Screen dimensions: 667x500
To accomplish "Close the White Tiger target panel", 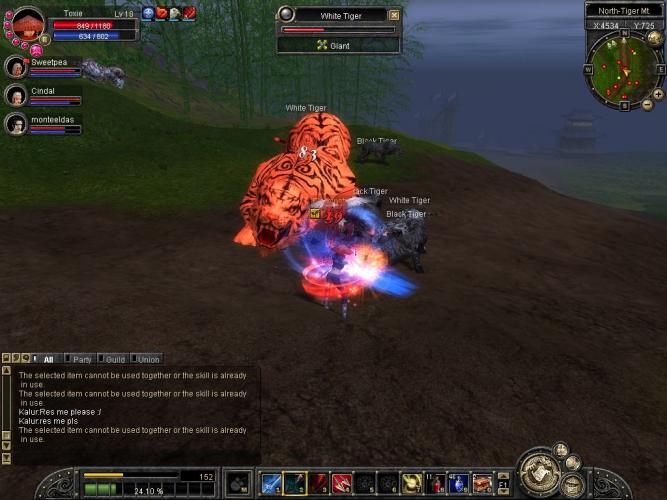I will tap(394, 15).
